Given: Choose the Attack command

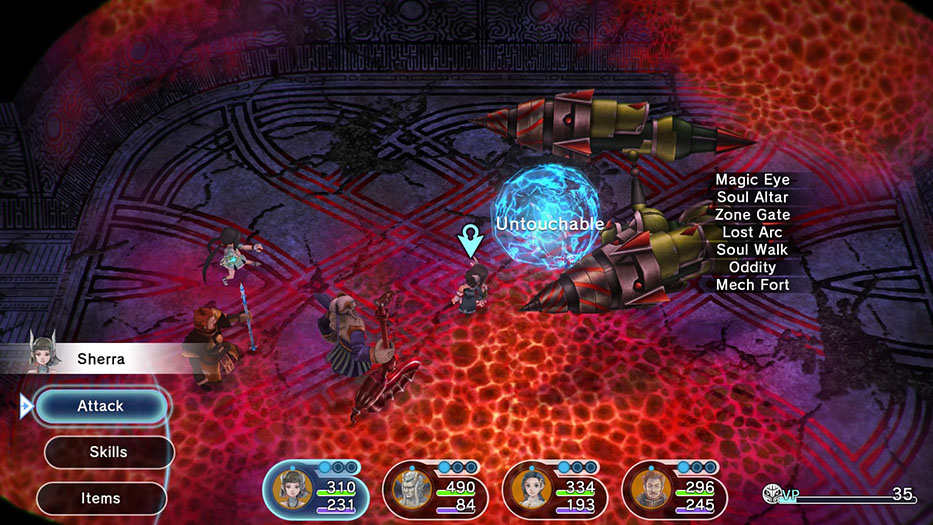Looking at the screenshot, I should point(101,406).
